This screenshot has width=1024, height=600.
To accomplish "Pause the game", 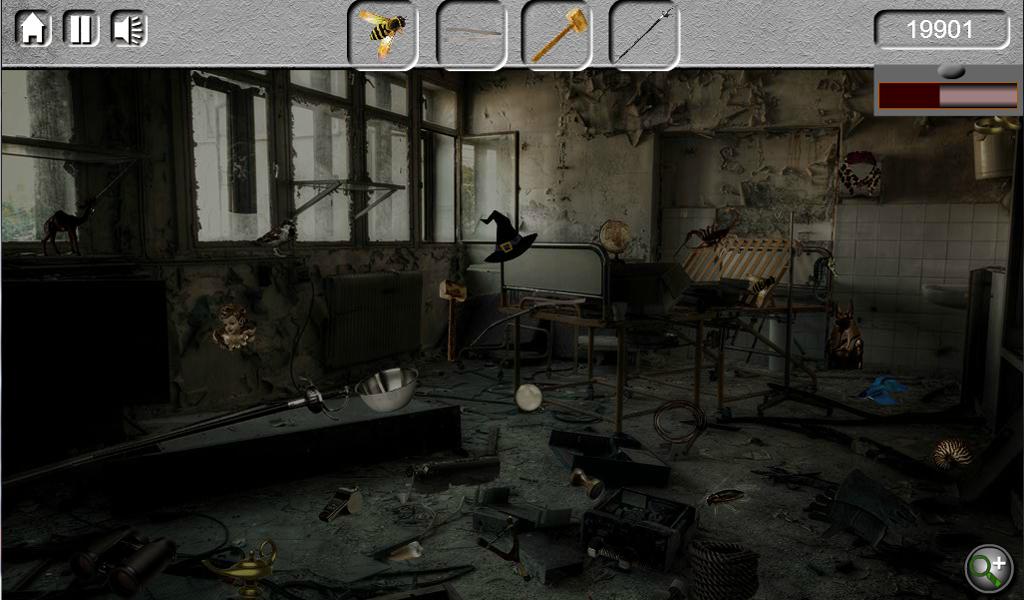I will pos(81,29).
